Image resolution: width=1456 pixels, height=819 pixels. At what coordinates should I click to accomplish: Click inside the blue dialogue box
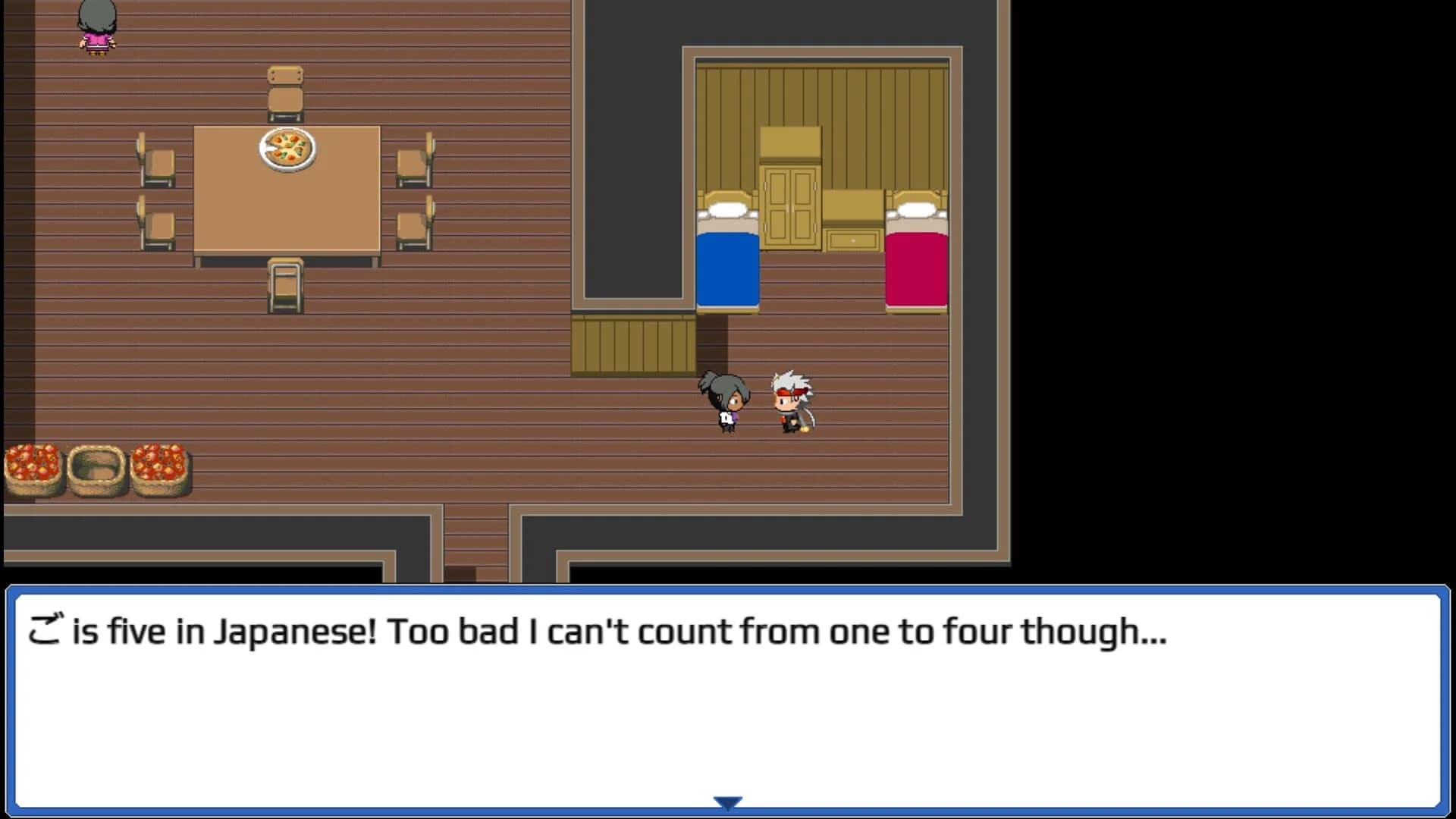[x=728, y=698]
